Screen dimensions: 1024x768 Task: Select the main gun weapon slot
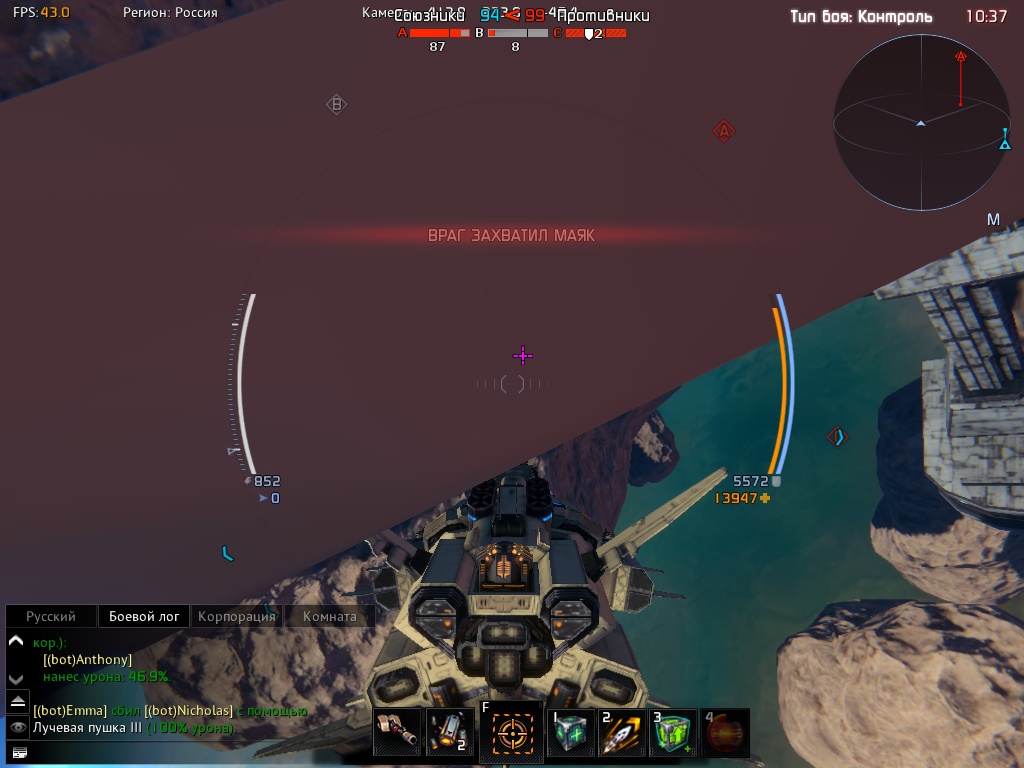(x=397, y=733)
